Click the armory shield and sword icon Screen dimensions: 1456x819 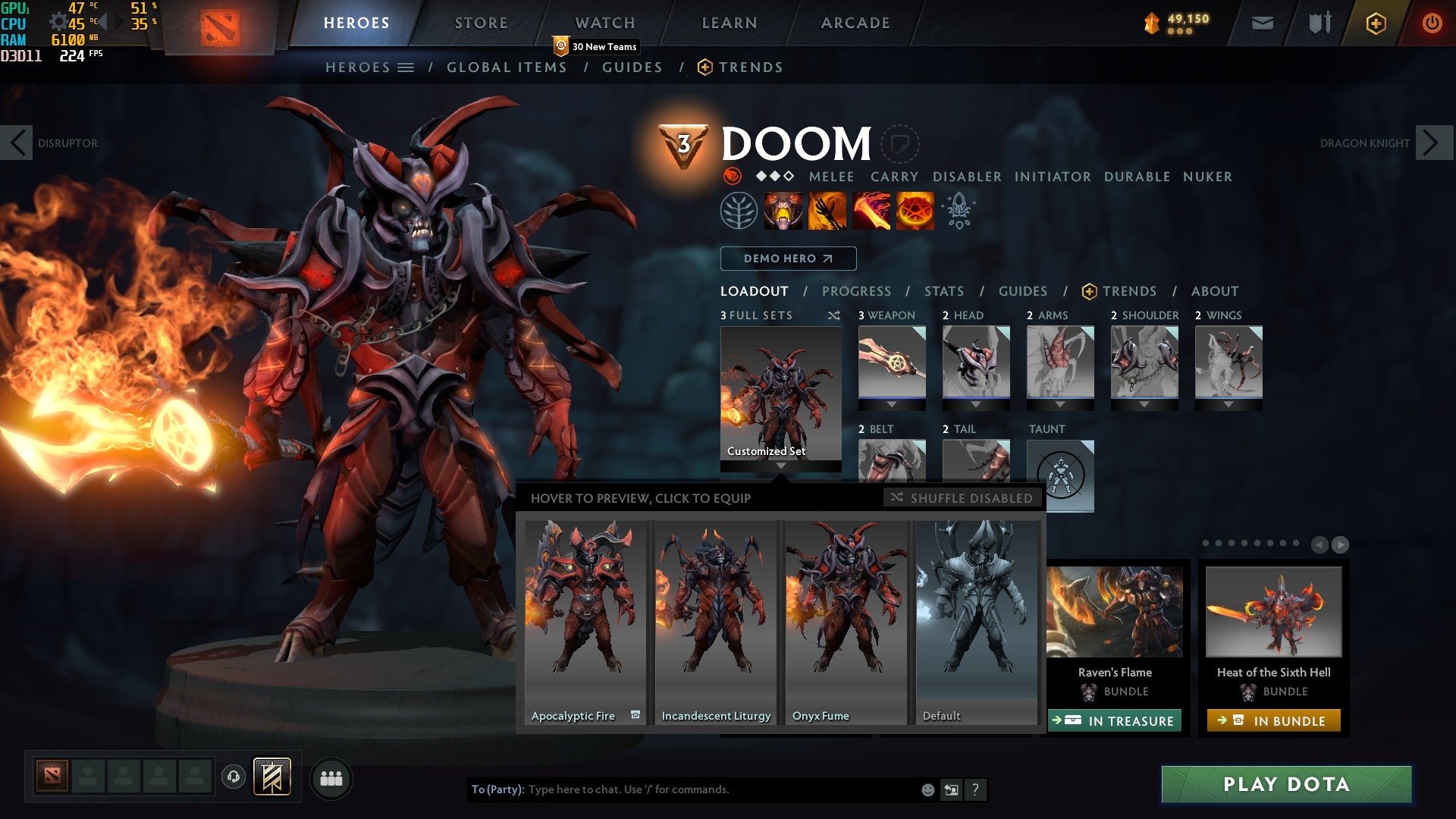[1318, 23]
